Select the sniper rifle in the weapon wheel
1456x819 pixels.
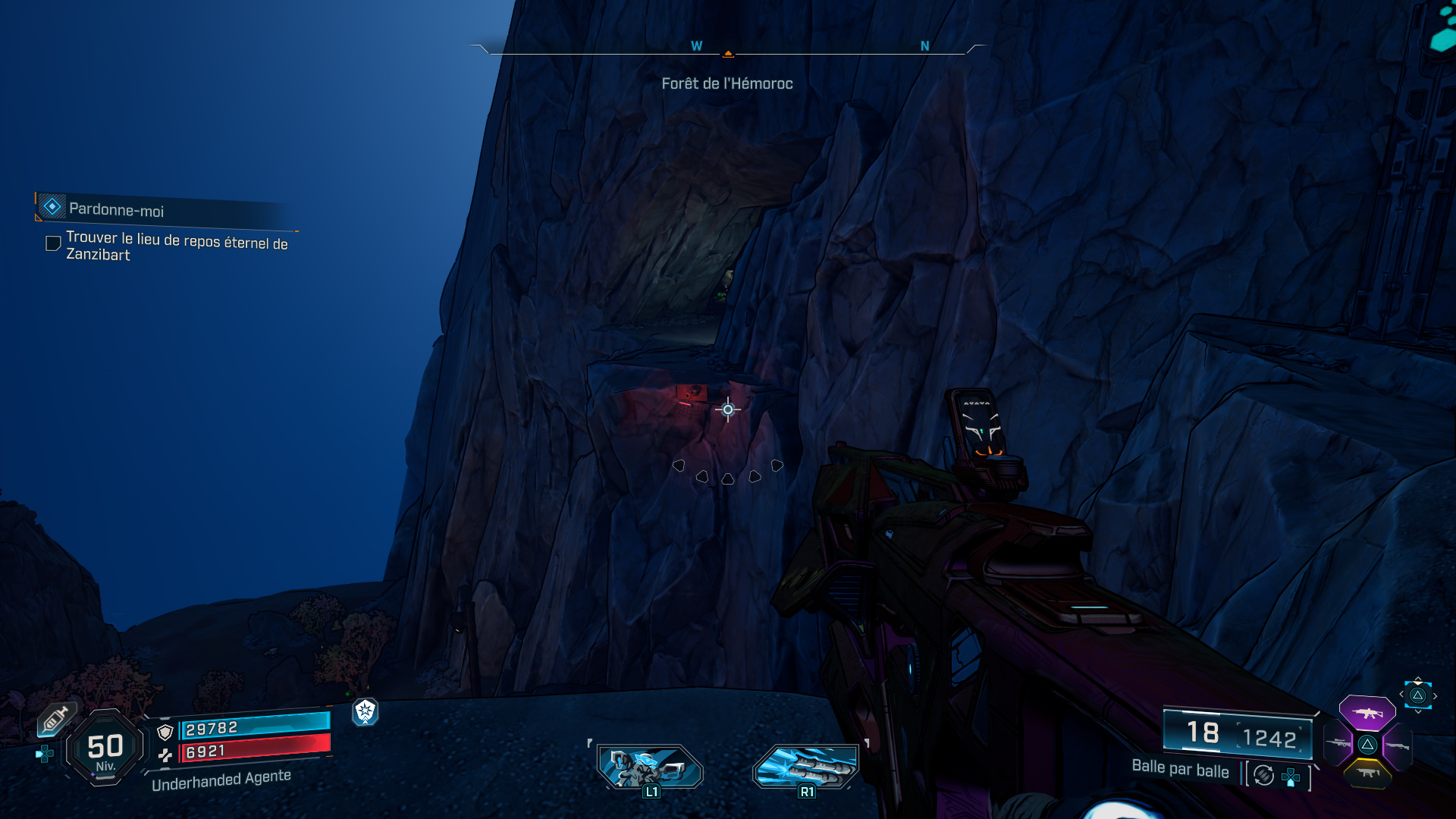click(1337, 743)
